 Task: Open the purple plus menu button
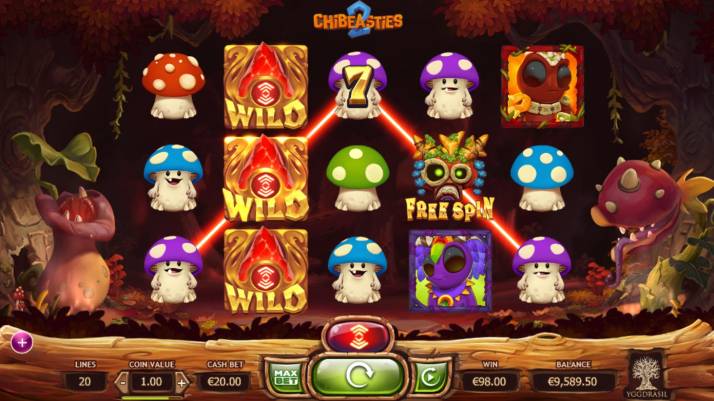coord(22,342)
